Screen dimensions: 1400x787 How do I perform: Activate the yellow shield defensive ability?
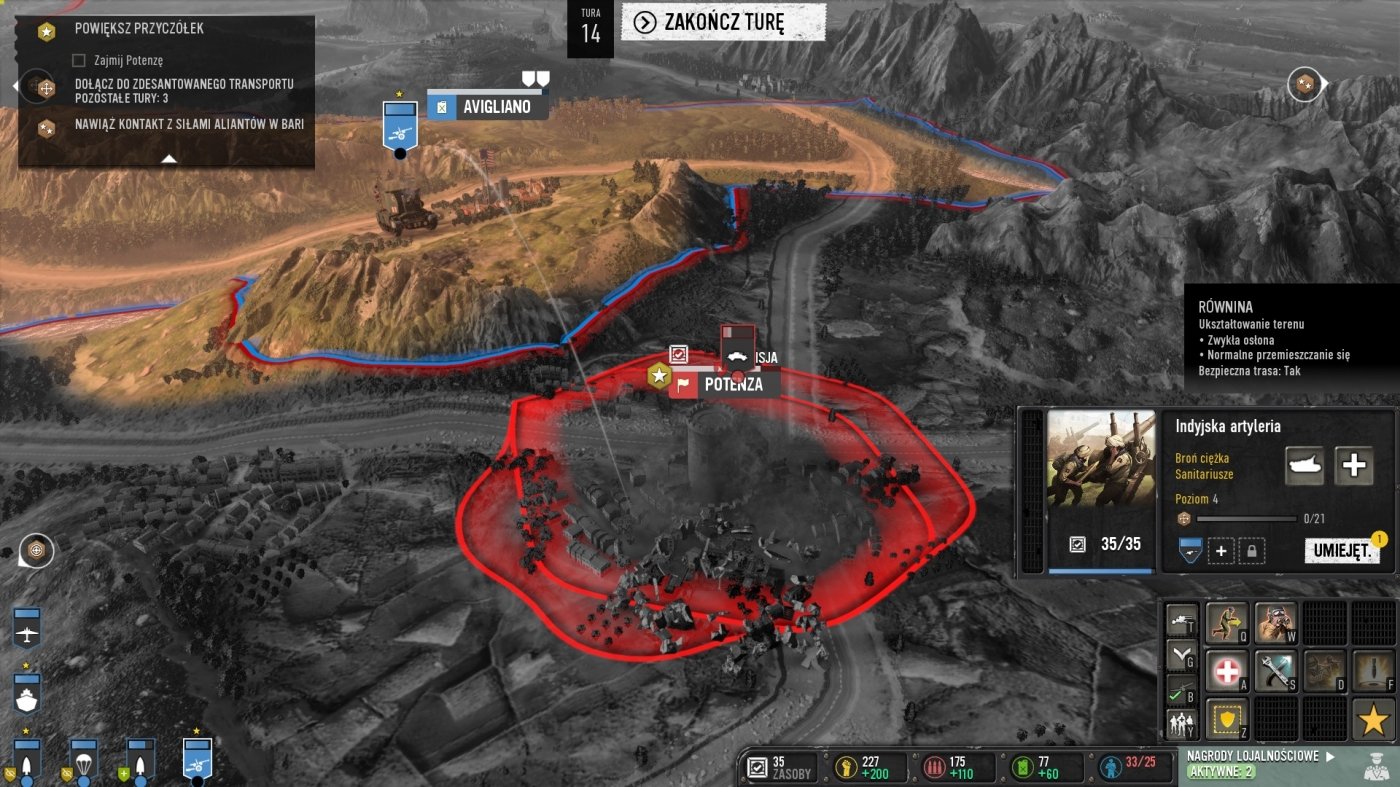tap(1227, 719)
